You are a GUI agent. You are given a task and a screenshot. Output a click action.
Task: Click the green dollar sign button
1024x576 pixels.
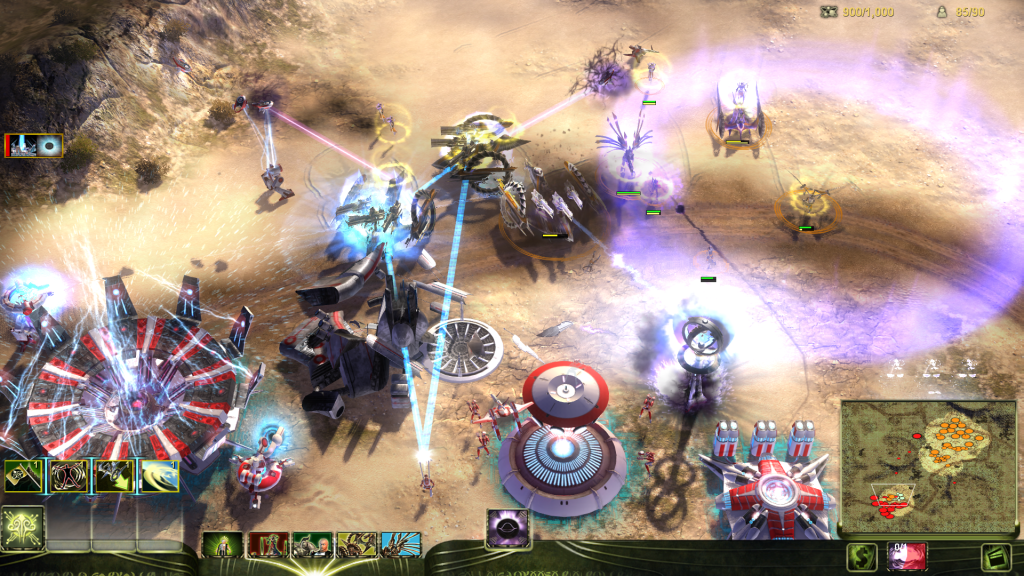click(x=861, y=557)
